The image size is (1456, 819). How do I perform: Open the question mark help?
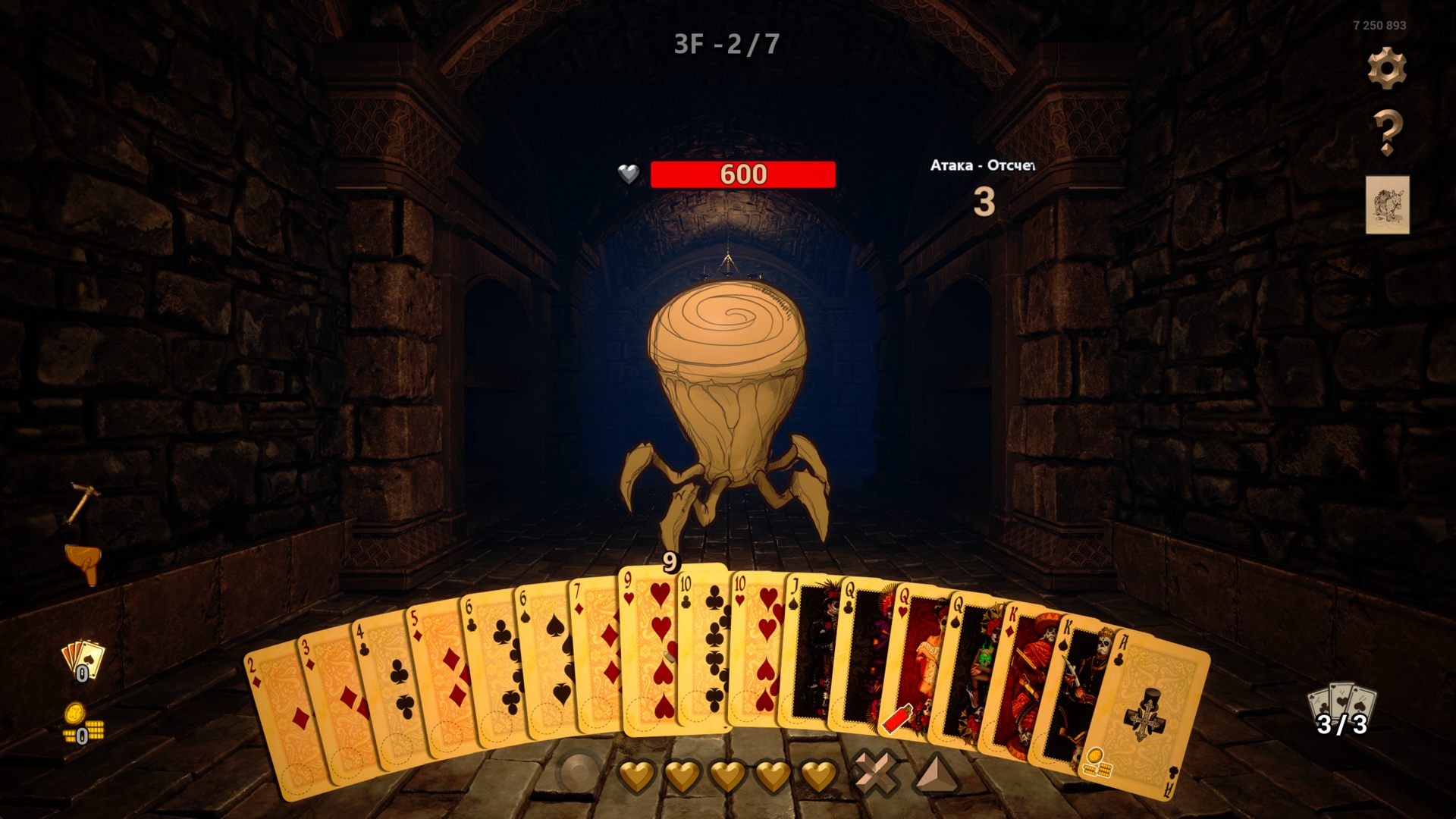tap(1387, 133)
